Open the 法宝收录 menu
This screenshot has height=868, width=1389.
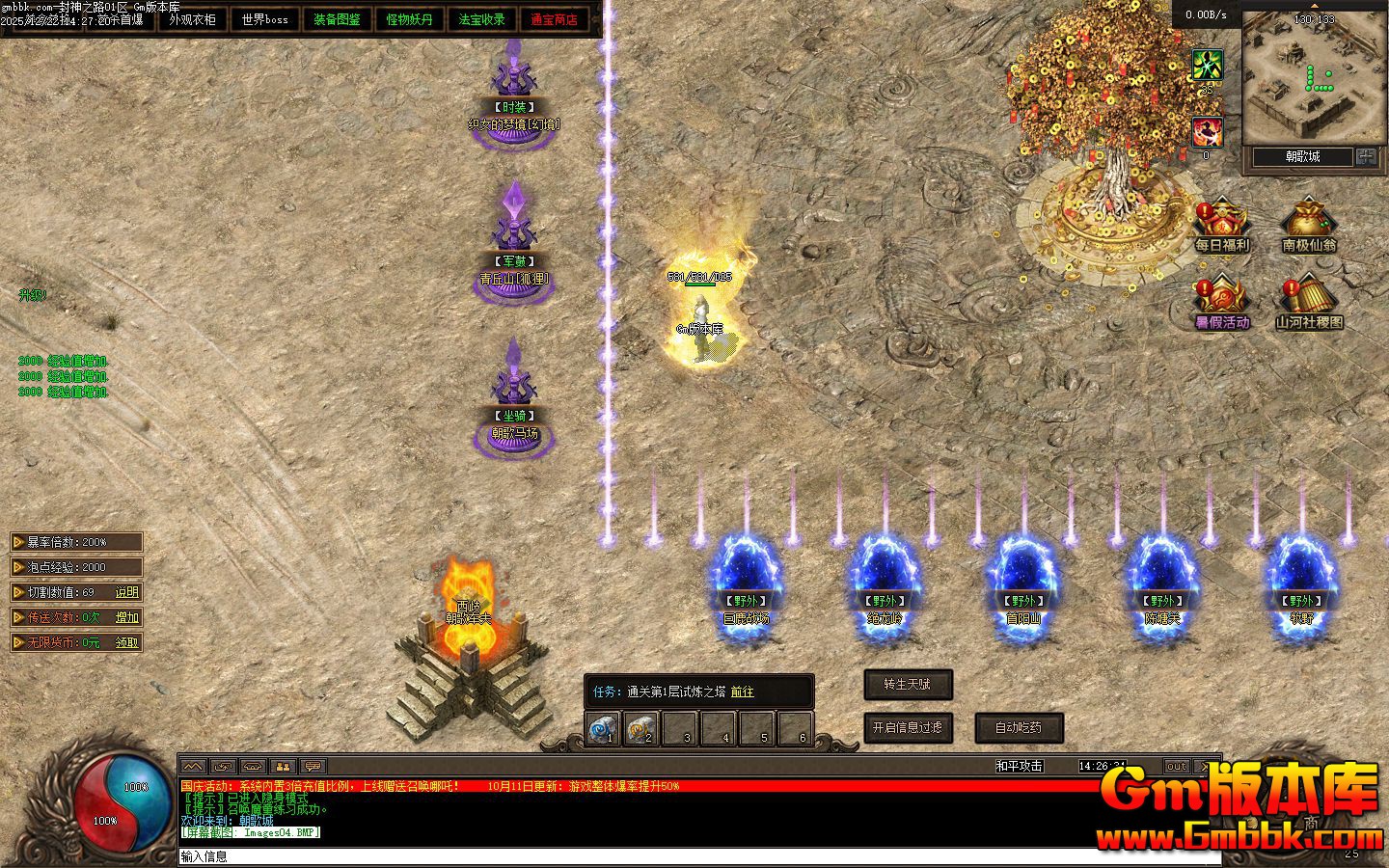coord(481,19)
